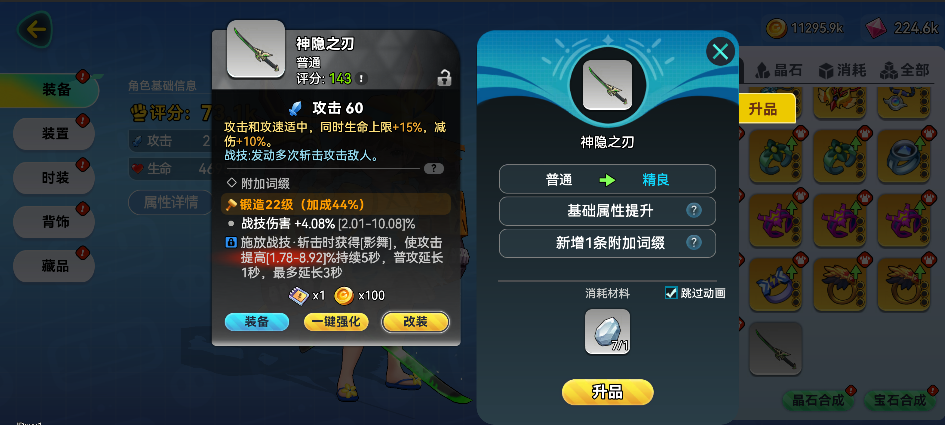Switch to the 装置 side tab
This screenshot has width=945, height=425.
(x=54, y=132)
